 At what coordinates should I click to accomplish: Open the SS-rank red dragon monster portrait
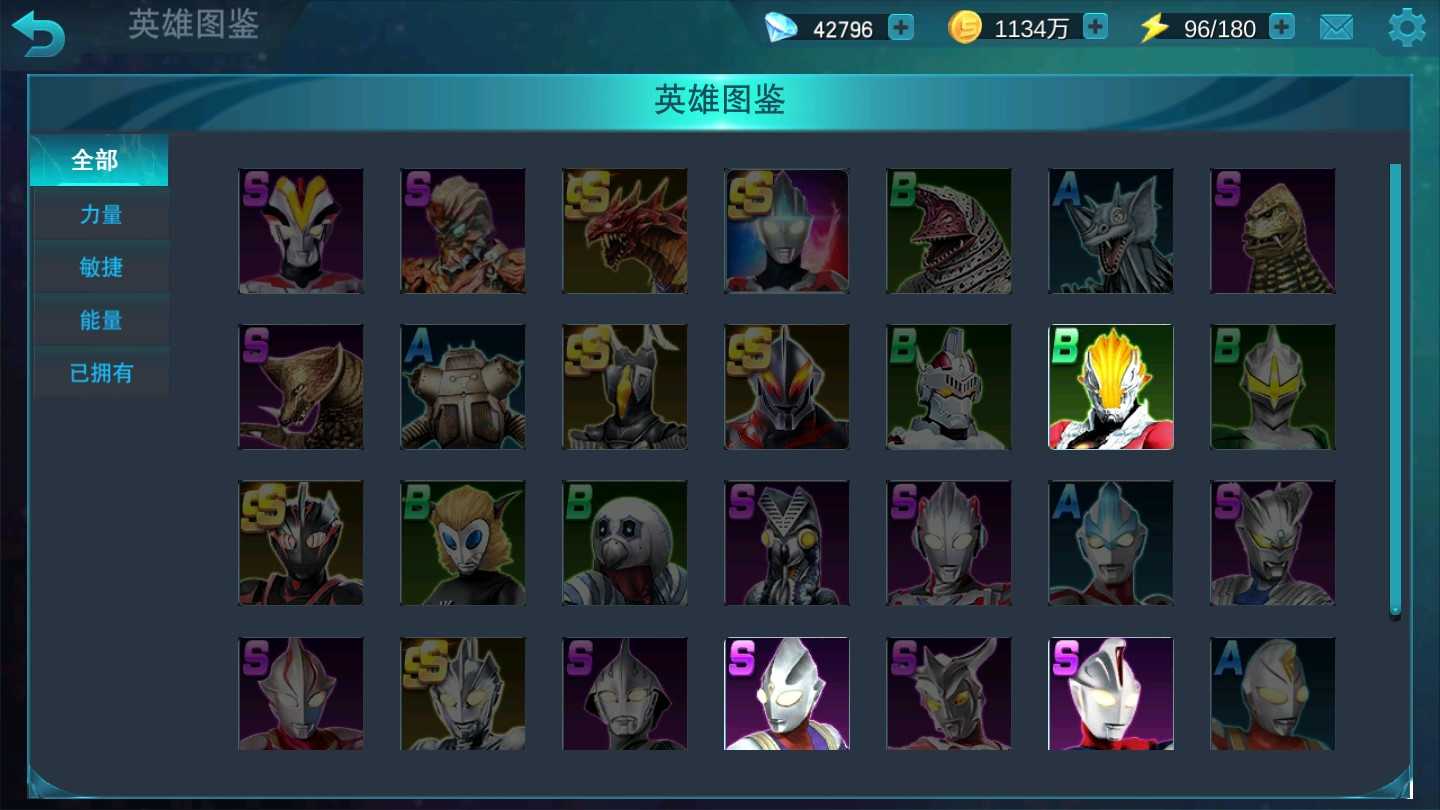point(625,231)
